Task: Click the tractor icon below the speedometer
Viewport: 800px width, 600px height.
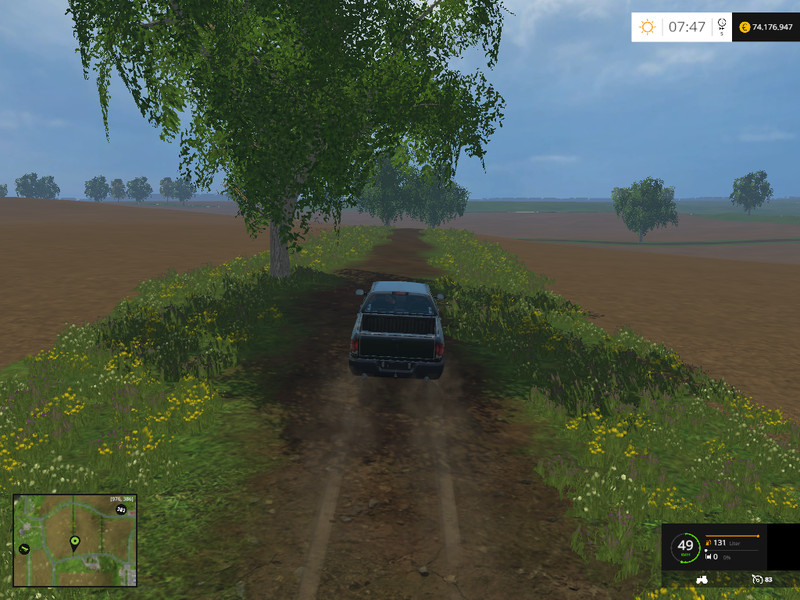Action: 701,579
